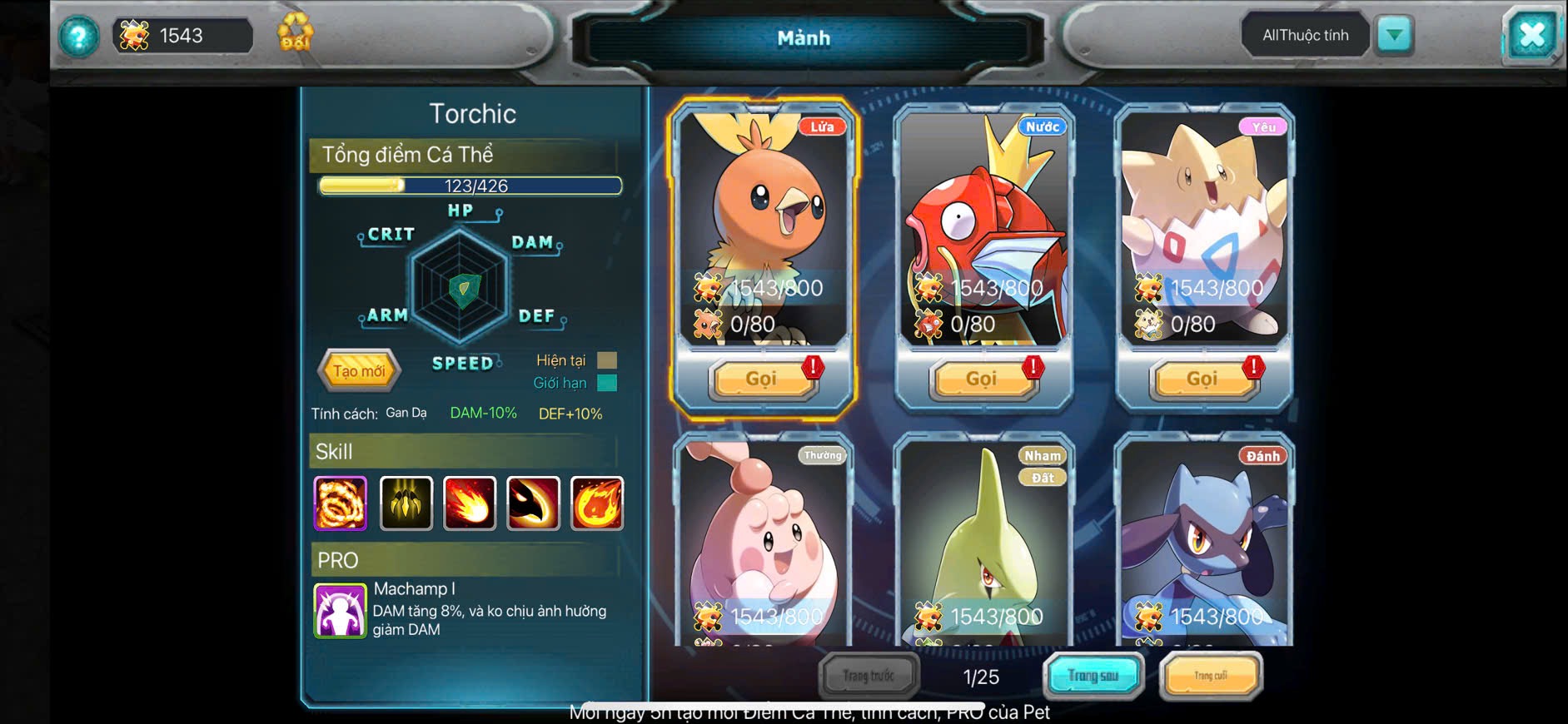Select the Togepi fairy card
The height and width of the screenshot is (724, 1568).
point(1203,225)
